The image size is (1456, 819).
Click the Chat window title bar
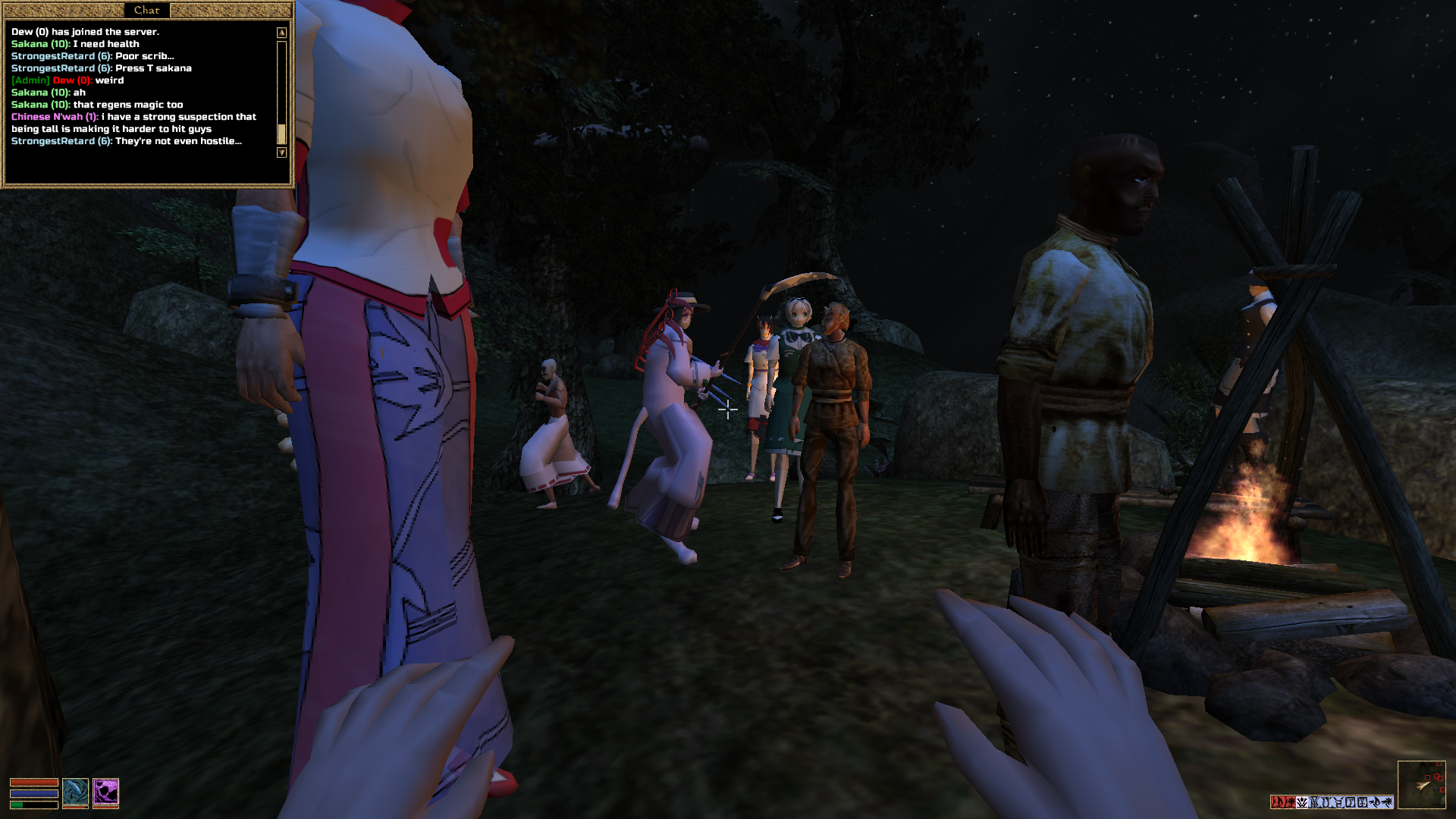[146, 10]
